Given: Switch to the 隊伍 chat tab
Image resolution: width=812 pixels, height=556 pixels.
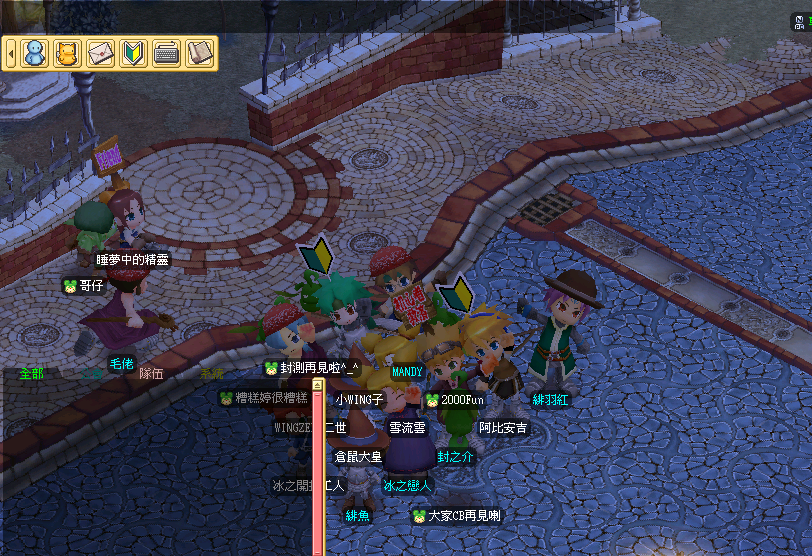Looking at the screenshot, I should (151, 374).
